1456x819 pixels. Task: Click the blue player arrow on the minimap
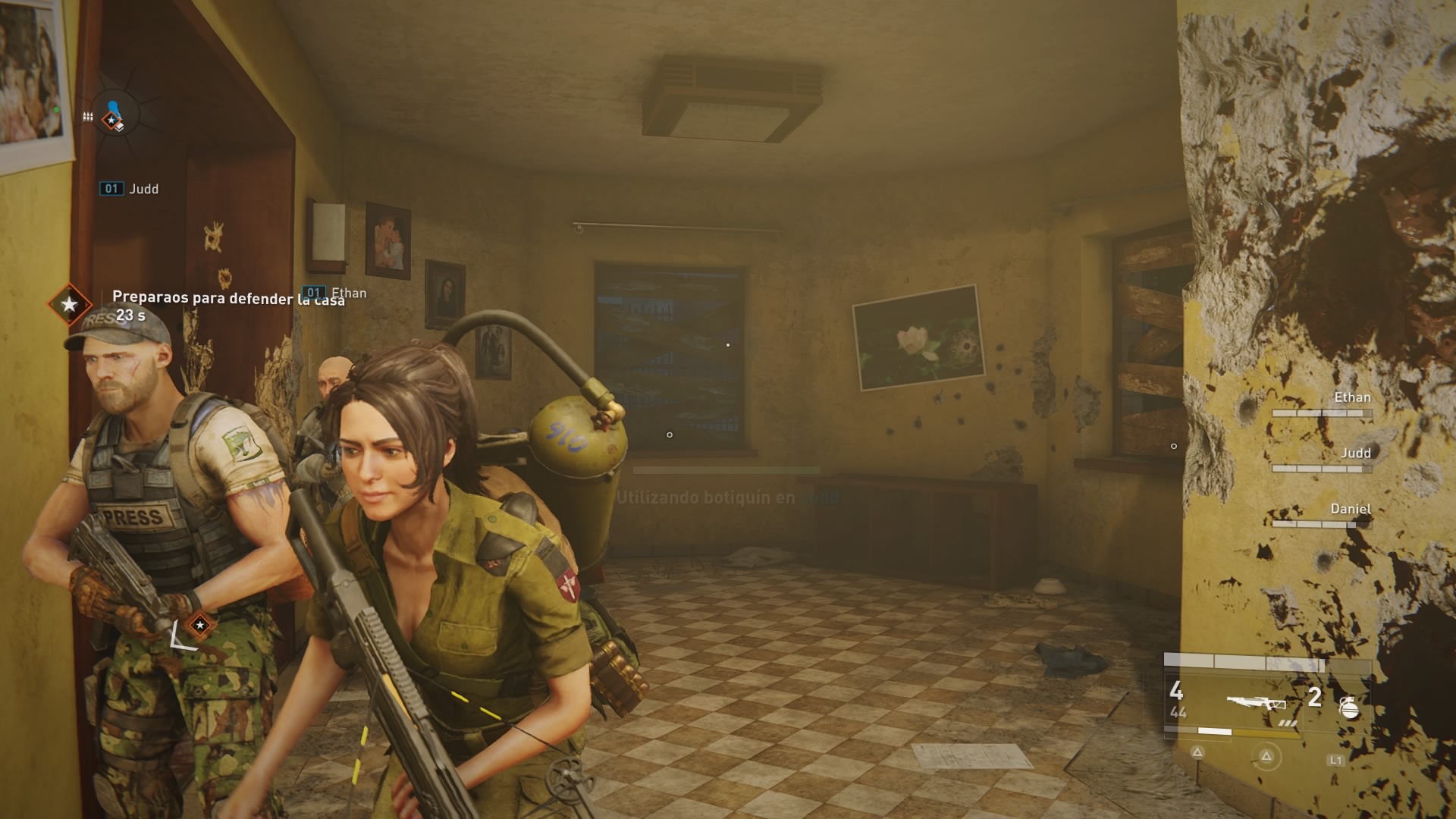pos(112,105)
